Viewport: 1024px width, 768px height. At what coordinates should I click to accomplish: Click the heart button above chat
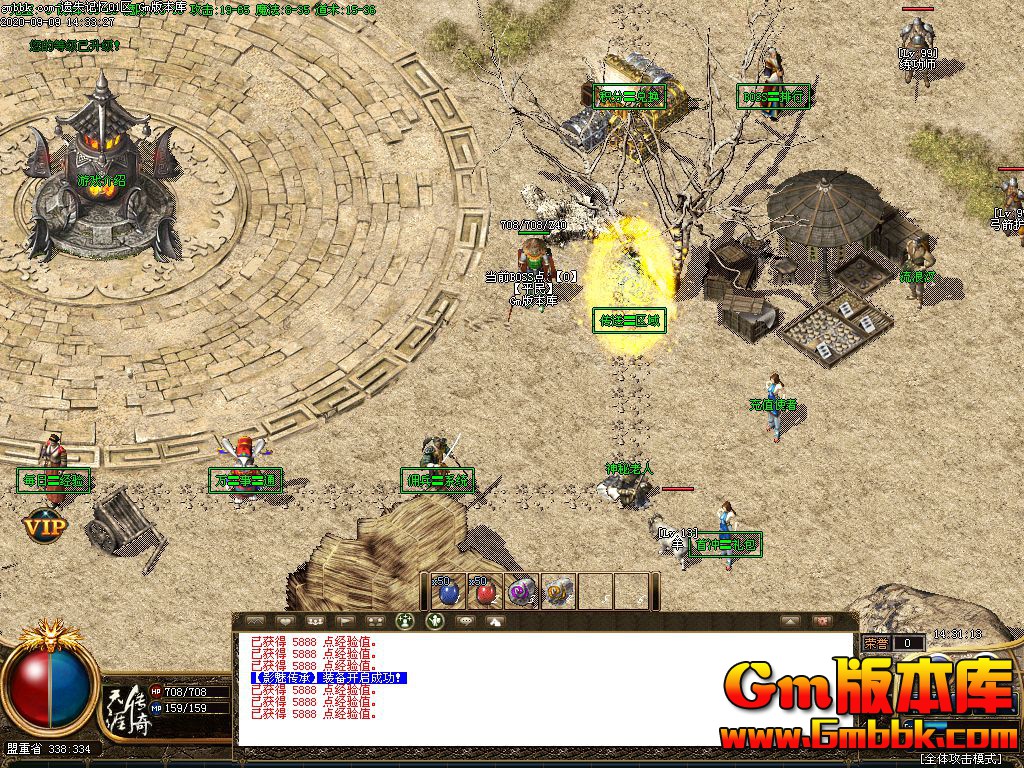click(286, 621)
